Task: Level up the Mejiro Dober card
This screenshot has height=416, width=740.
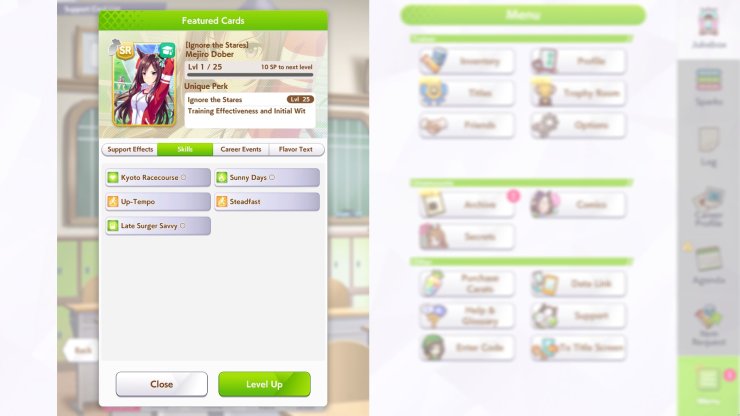Action: point(264,384)
